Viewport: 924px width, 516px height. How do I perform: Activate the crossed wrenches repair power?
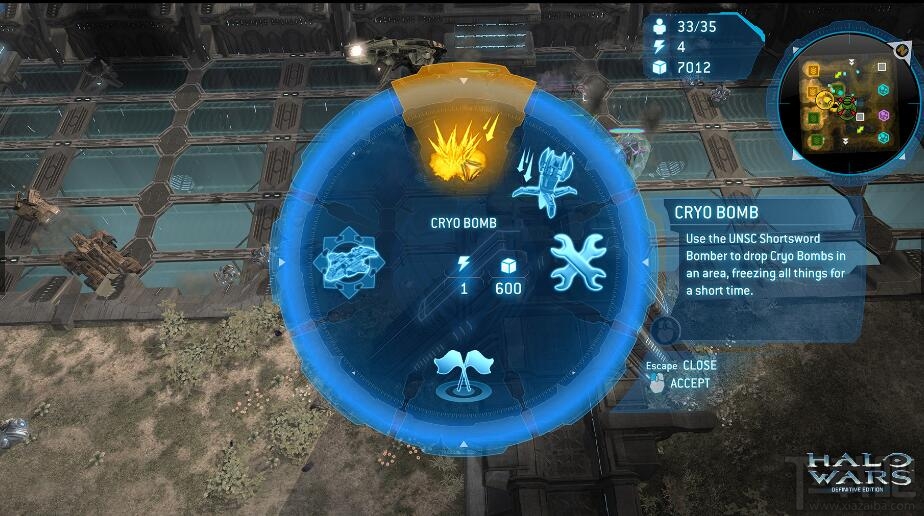[577, 261]
